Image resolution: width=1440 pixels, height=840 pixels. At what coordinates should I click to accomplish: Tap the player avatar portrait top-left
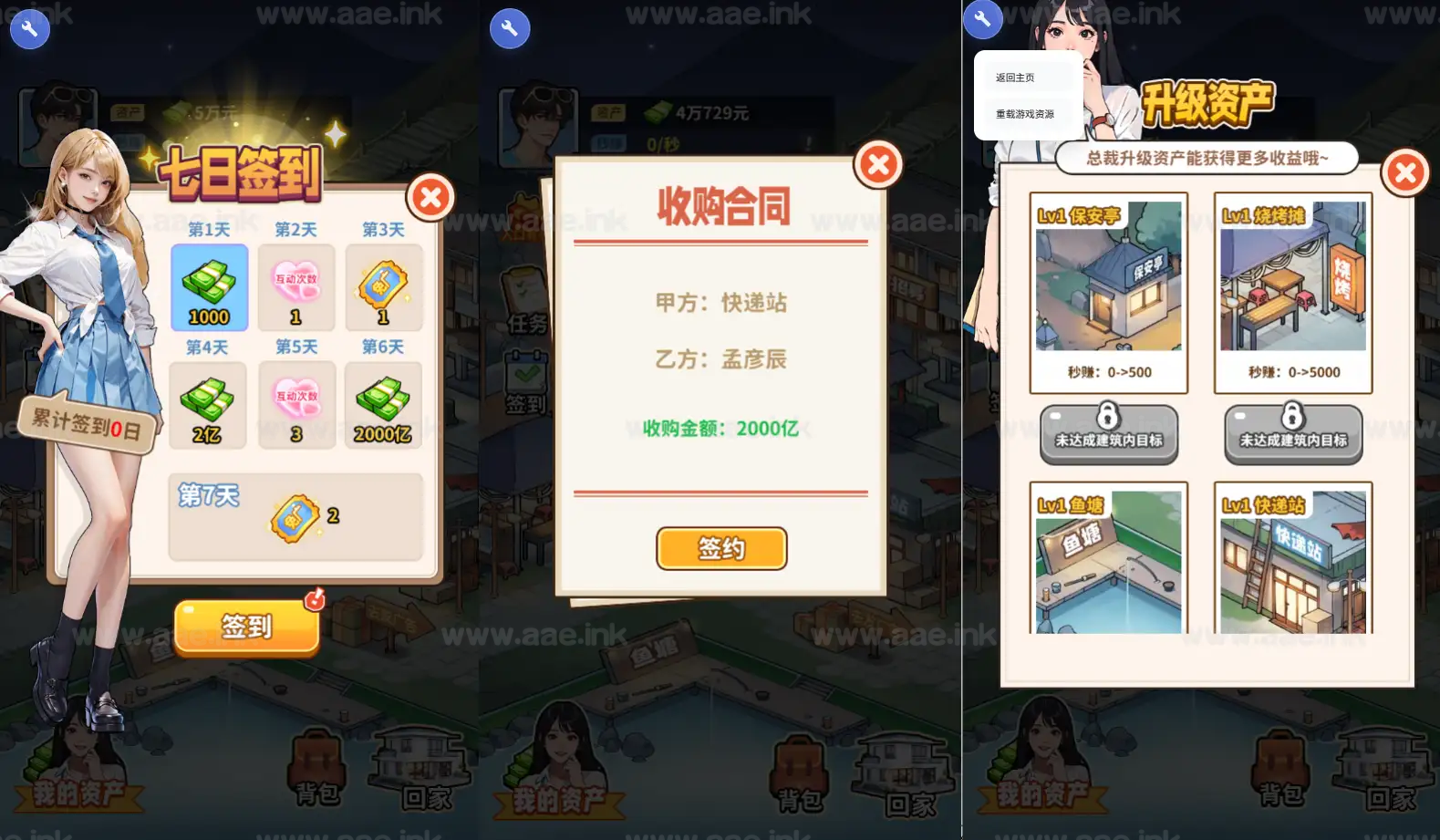(x=57, y=116)
